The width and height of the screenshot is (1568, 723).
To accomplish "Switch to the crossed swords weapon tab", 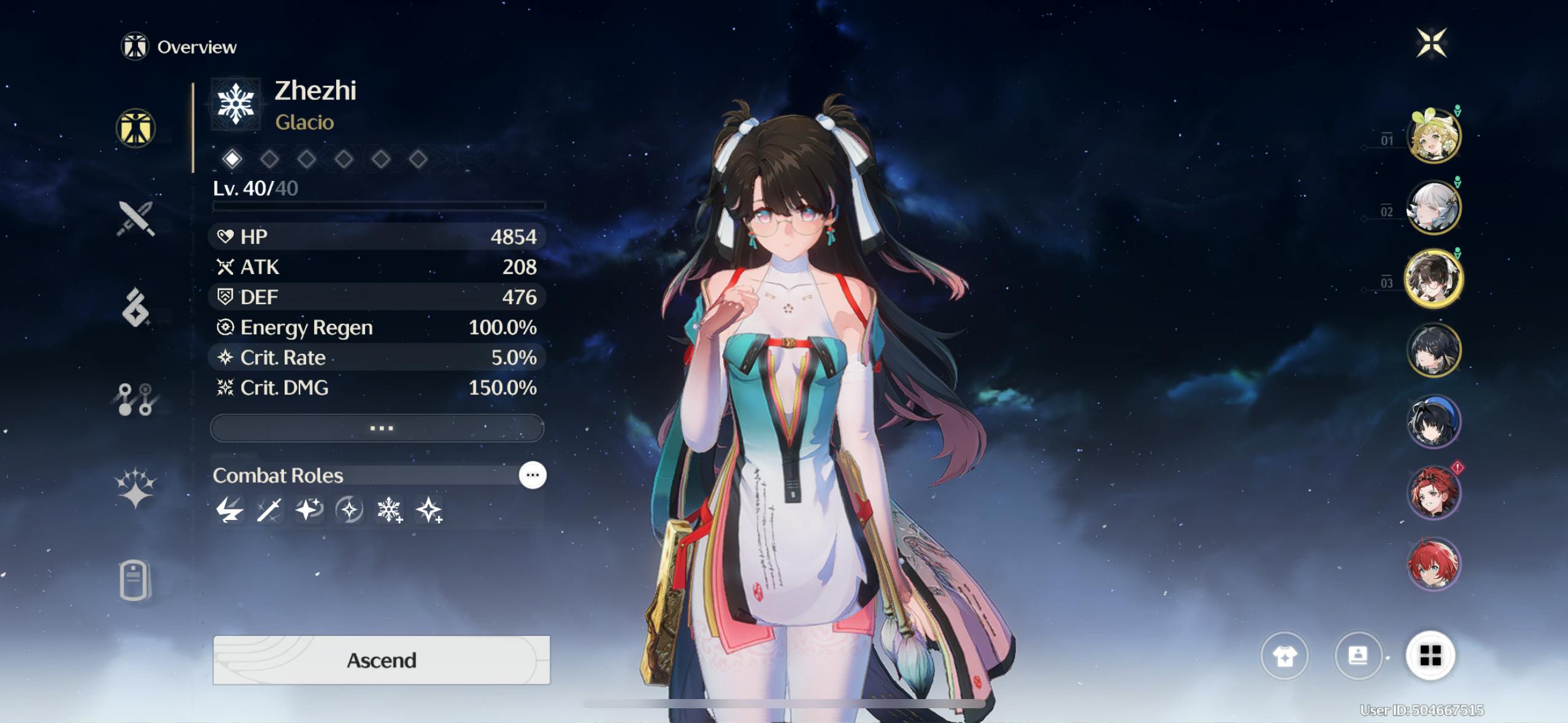I will click(136, 218).
